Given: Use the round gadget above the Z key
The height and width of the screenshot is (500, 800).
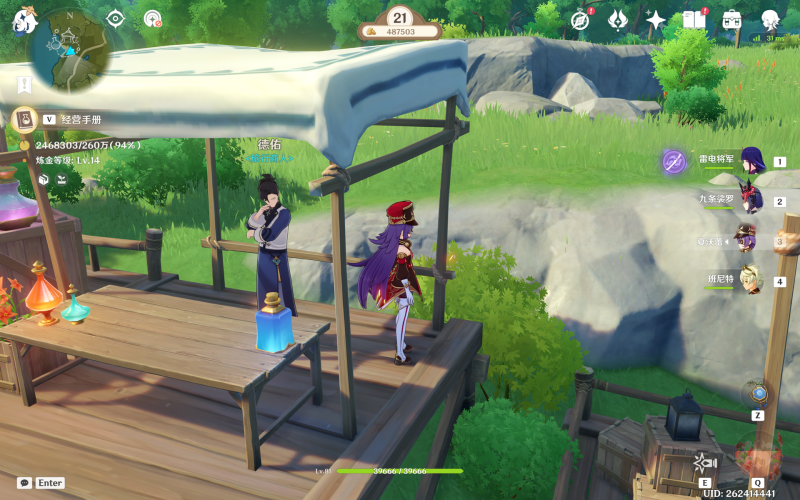Looking at the screenshot, I should [759, 393].
